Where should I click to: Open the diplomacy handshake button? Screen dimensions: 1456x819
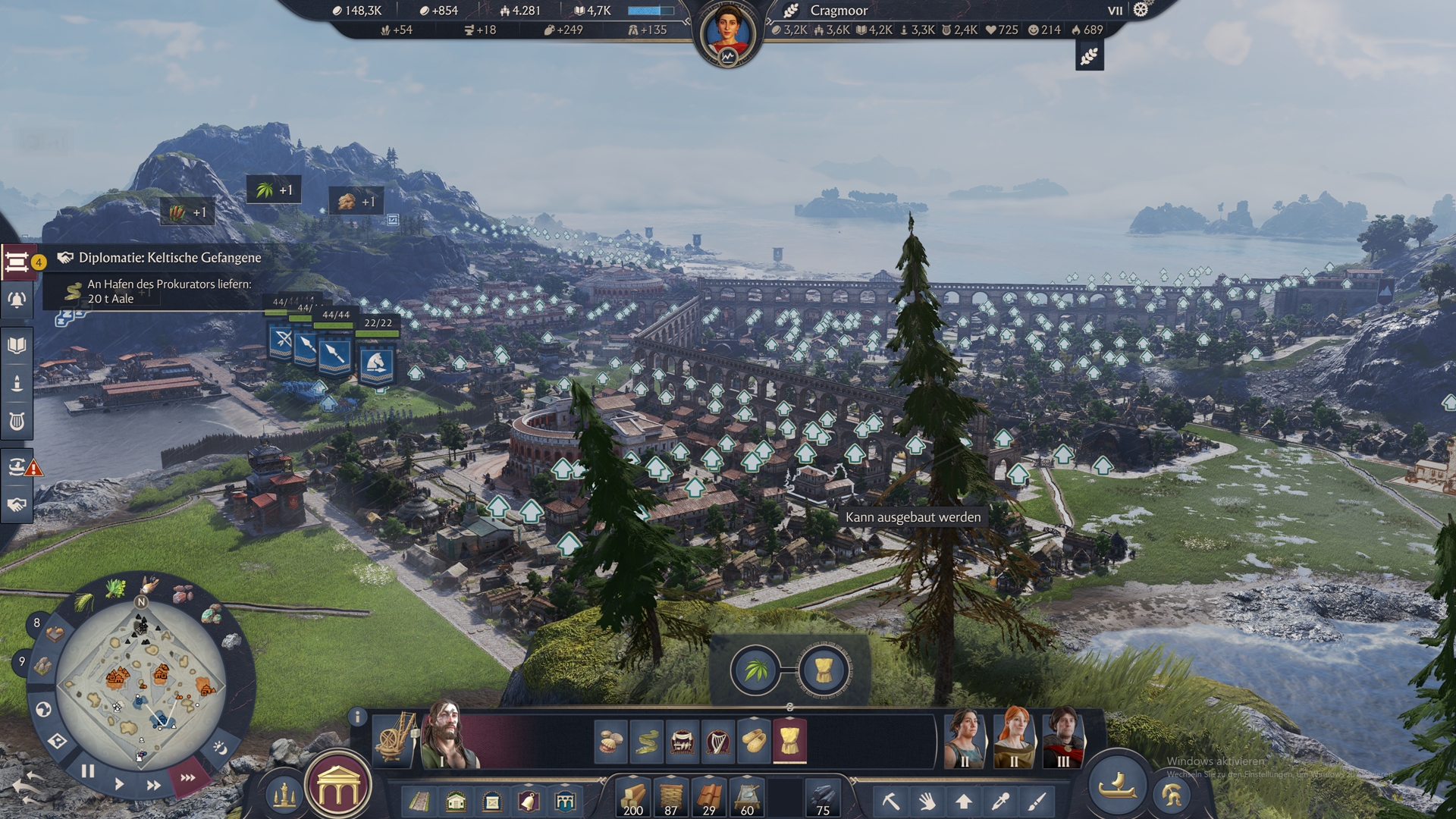pyautogui.click(x=17, y=505)
